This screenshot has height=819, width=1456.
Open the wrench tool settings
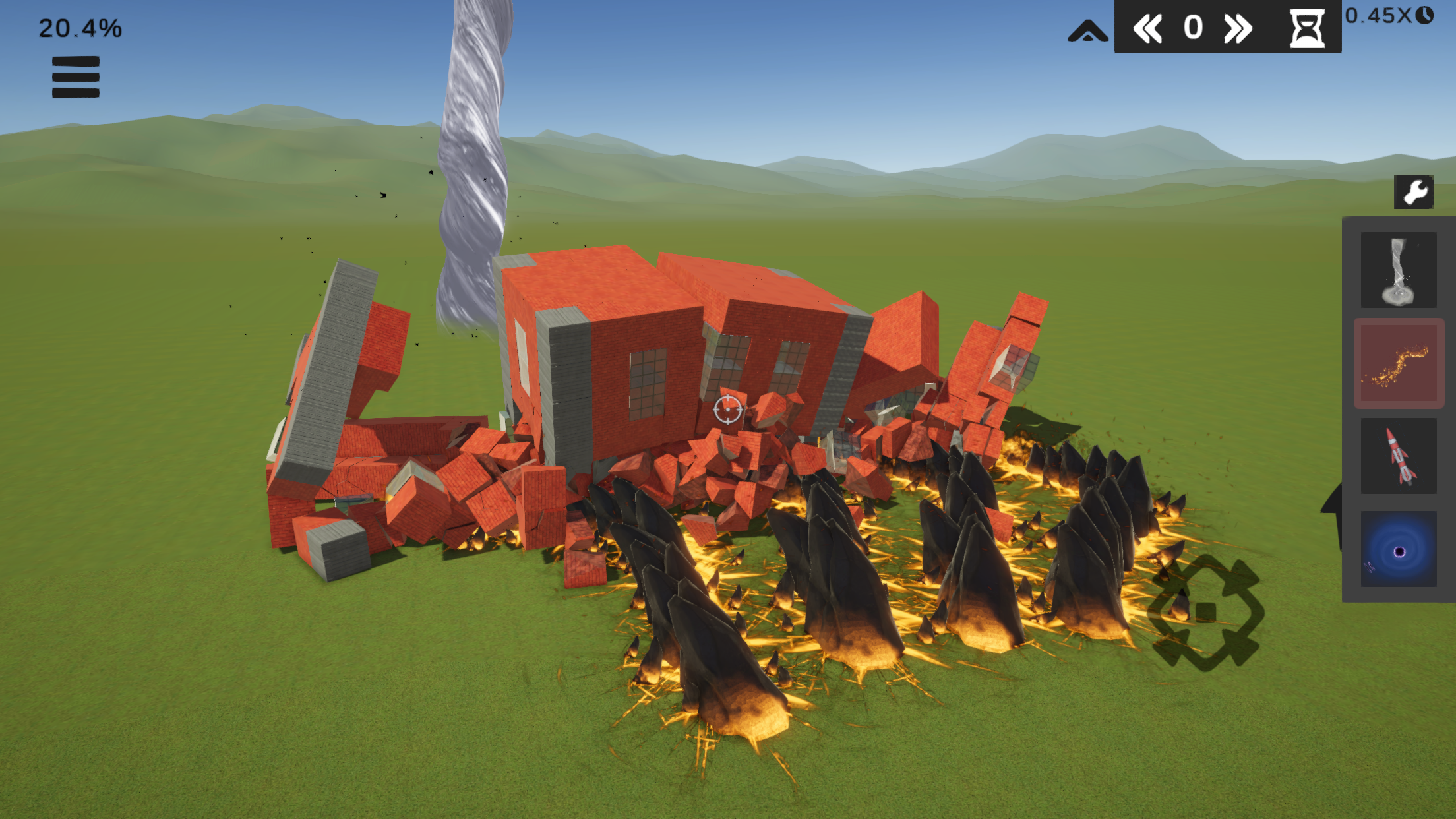(x=1413, y=193)
